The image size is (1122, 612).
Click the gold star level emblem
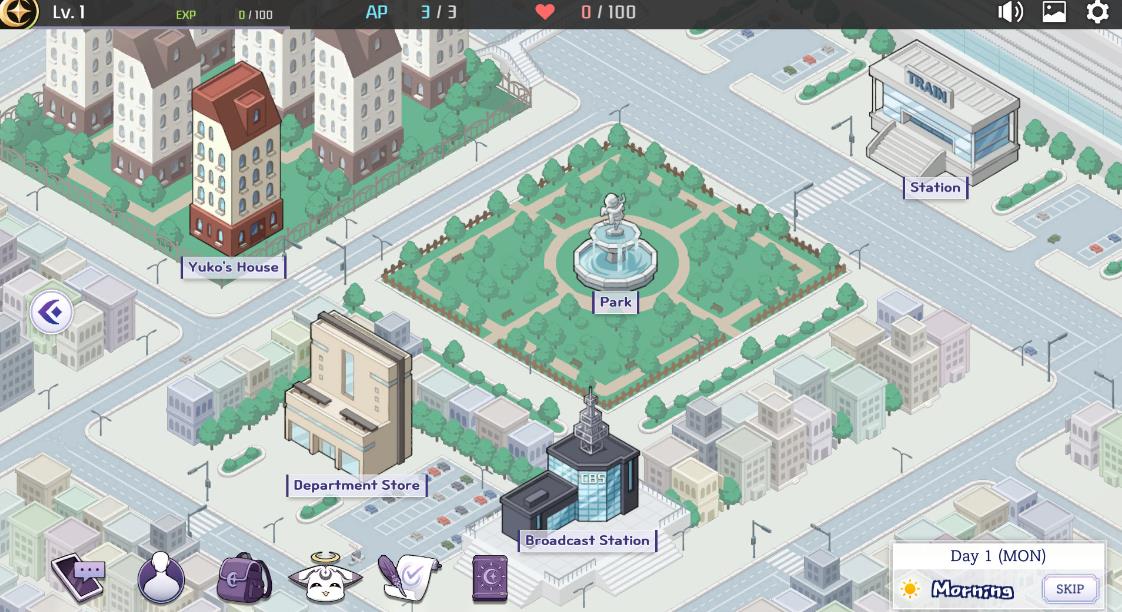(x=19, y=12)
